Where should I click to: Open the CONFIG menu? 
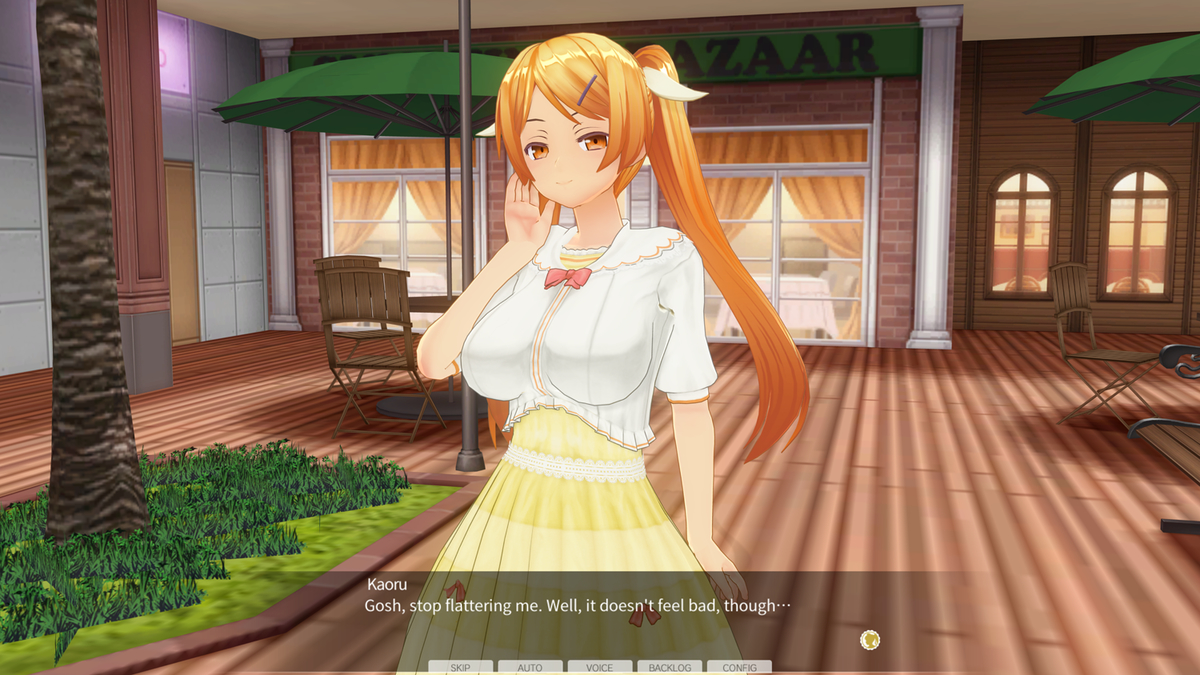(x=739, y=667)
